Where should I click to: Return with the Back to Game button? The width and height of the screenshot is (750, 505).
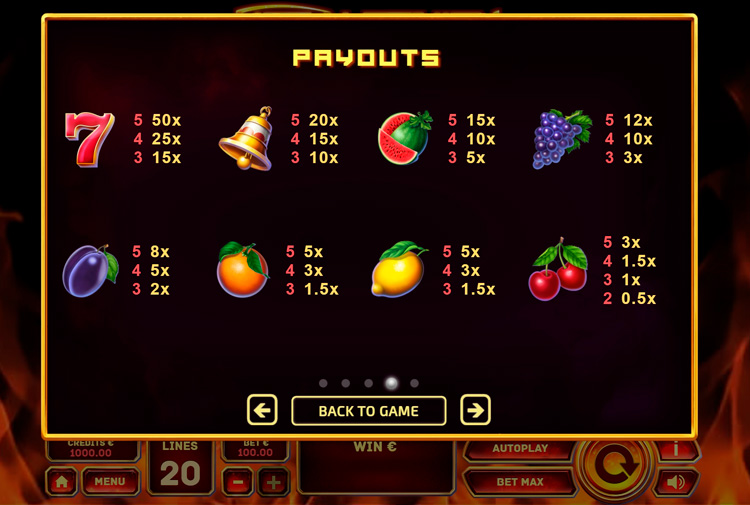[x=368, y=410]
